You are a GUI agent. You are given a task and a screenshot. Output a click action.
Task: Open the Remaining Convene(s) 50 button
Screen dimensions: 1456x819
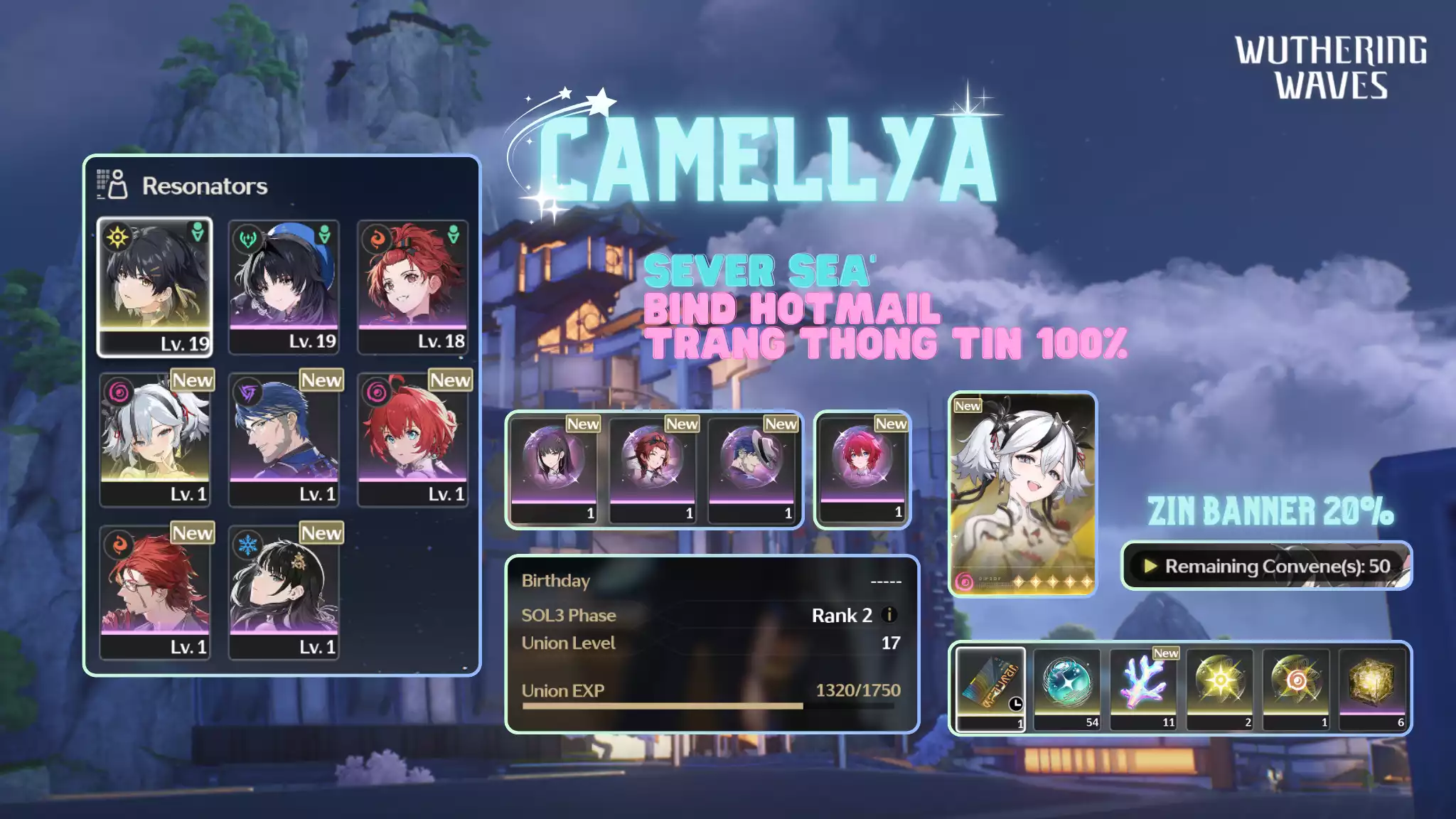coord(1266,566)
